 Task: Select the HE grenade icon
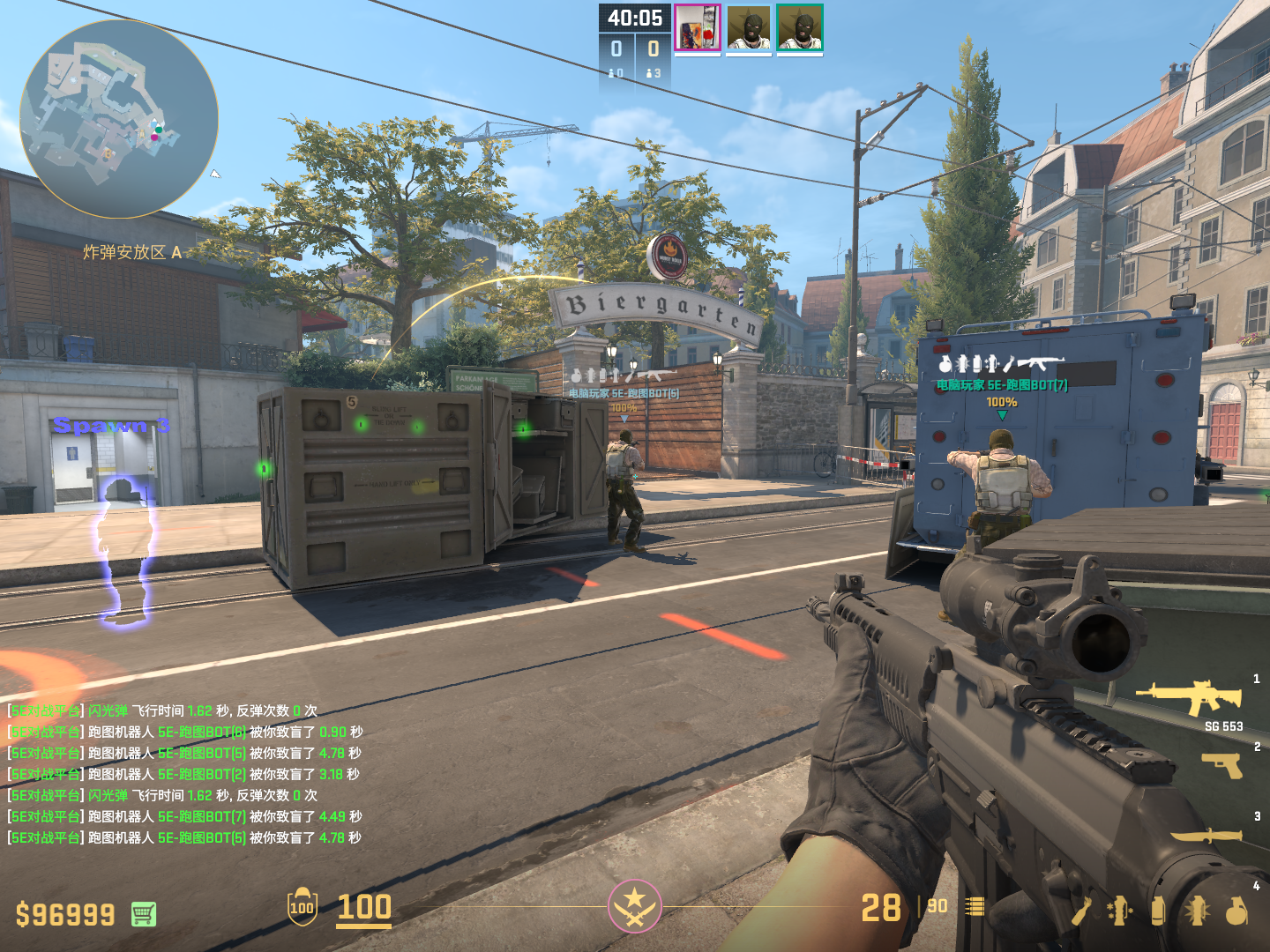coord(1236,911)
